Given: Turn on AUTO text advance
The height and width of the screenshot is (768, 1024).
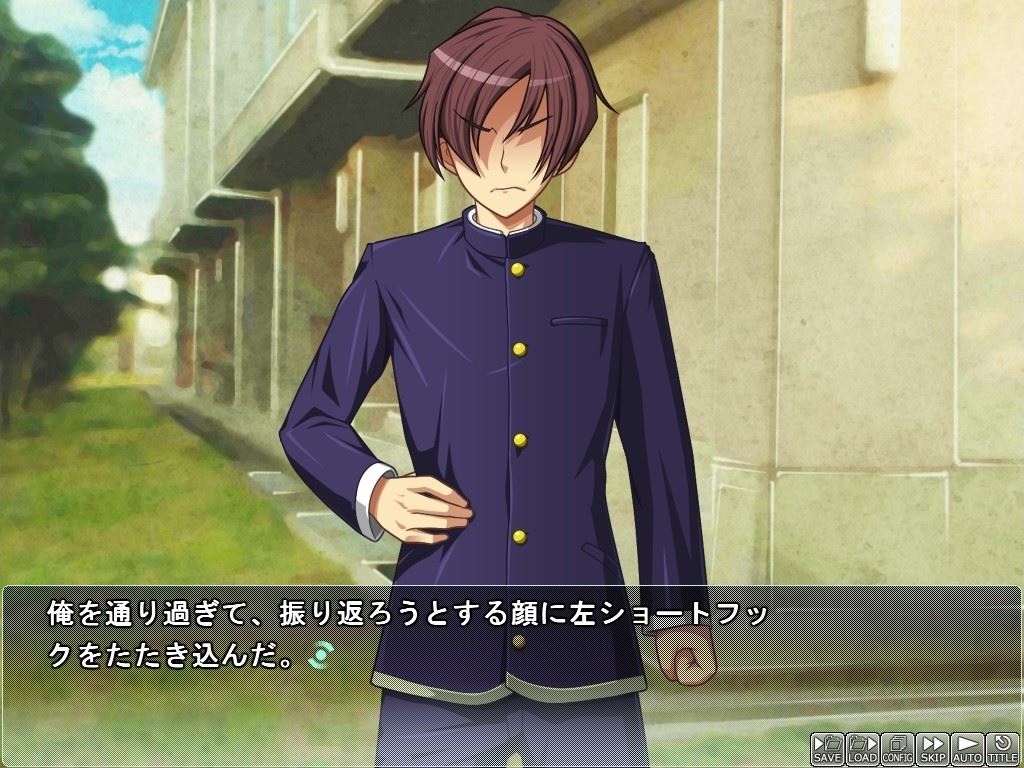Looking at the screenshot, I should 967,749.
